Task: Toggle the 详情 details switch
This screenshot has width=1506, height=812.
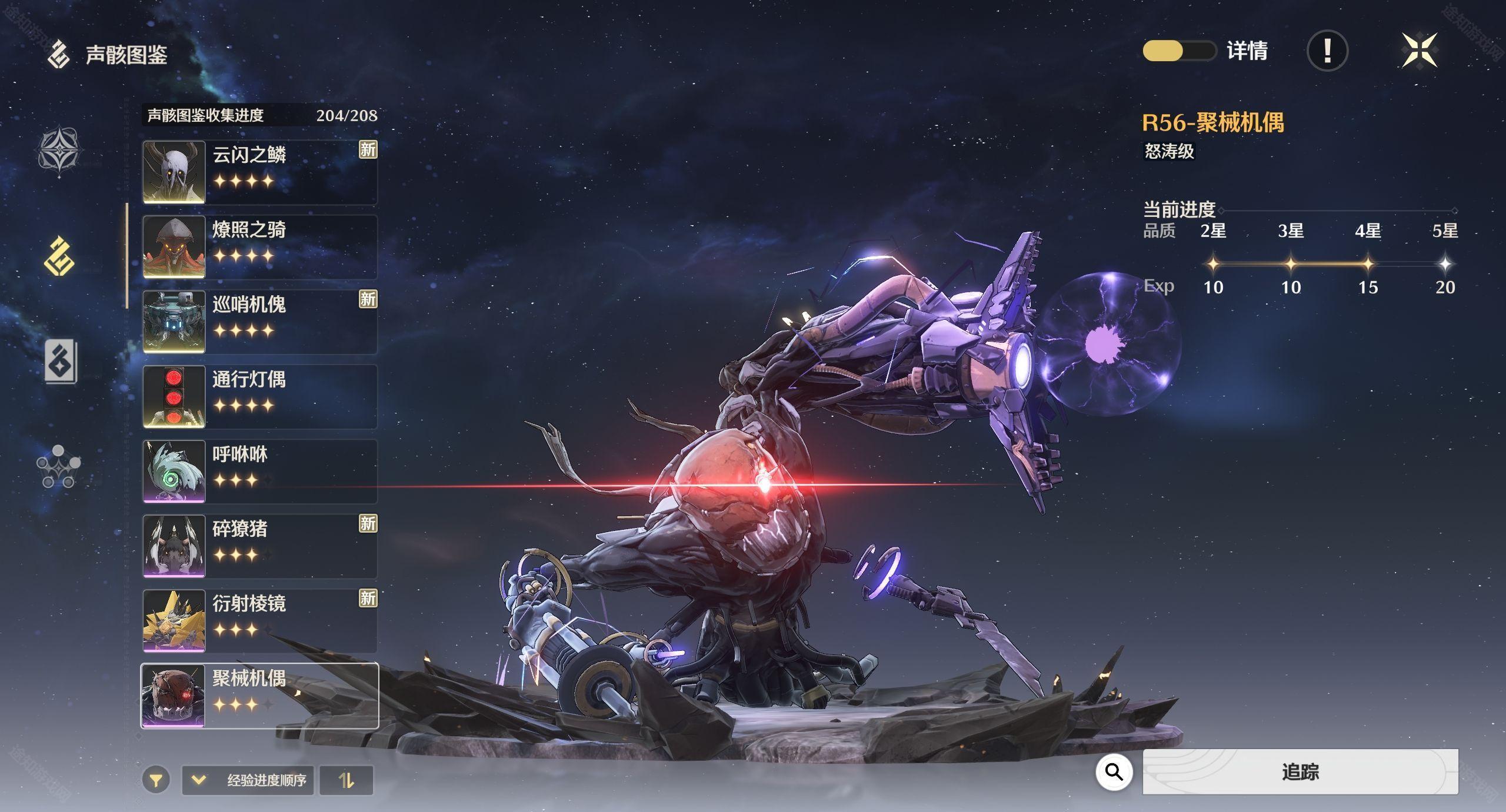Action: pos(1178,51)
